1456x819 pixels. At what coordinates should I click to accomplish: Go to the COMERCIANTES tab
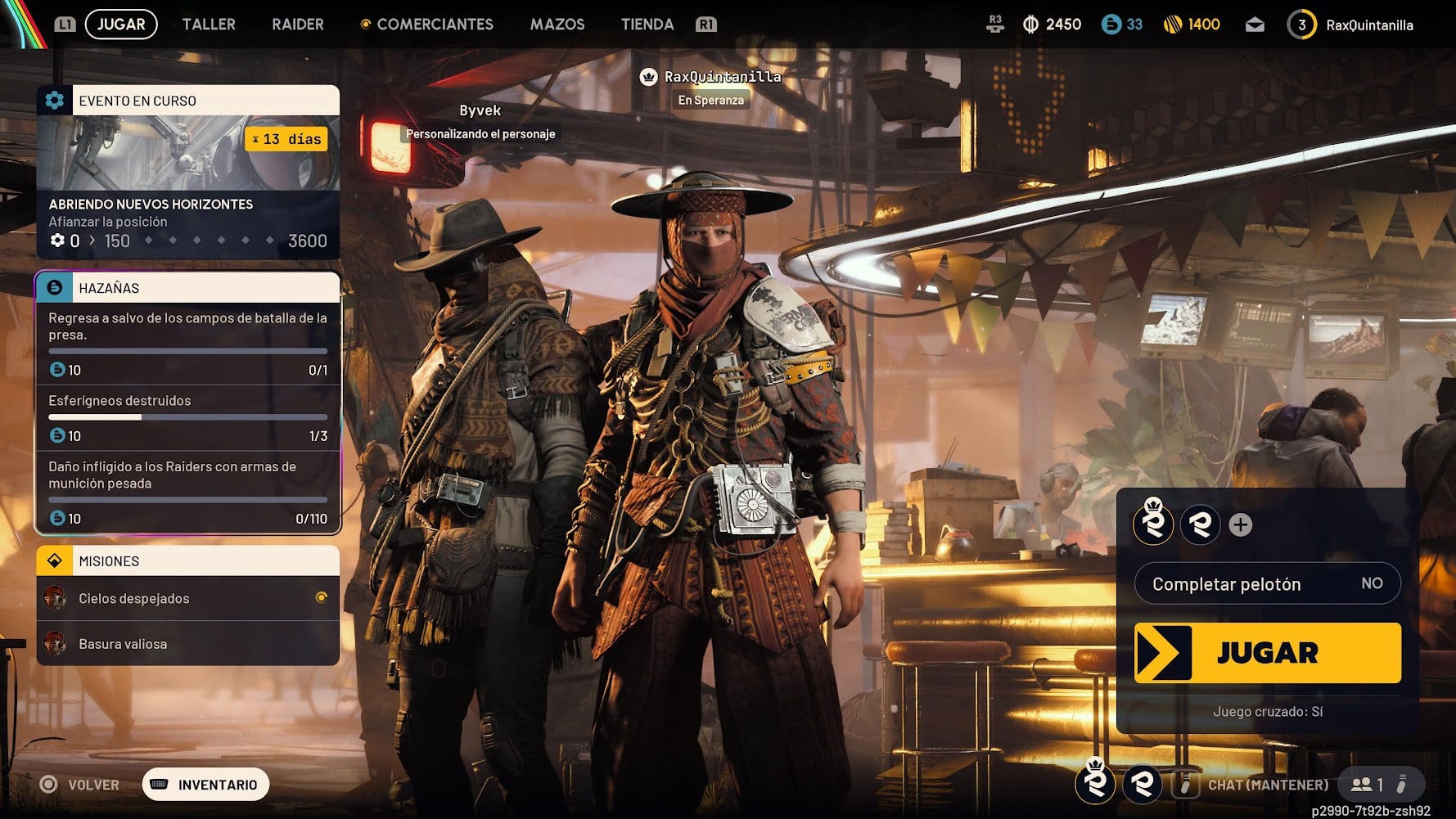pyautogui.click(x=435, y=25)
